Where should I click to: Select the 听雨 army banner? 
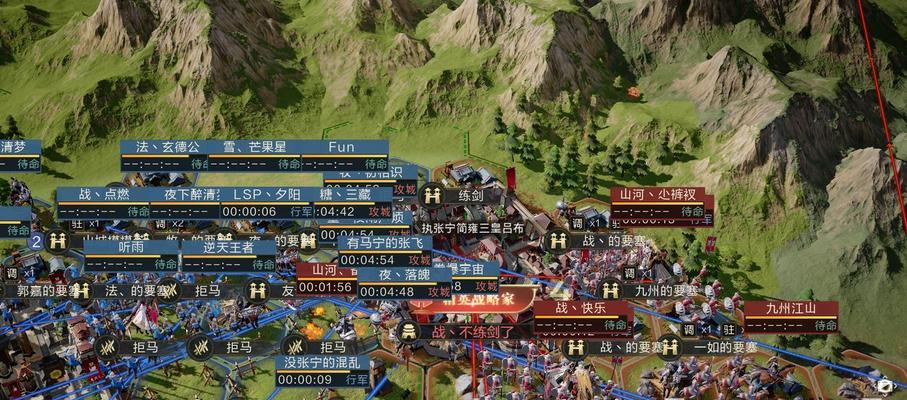pyautogui.click(x=131, y=248)
